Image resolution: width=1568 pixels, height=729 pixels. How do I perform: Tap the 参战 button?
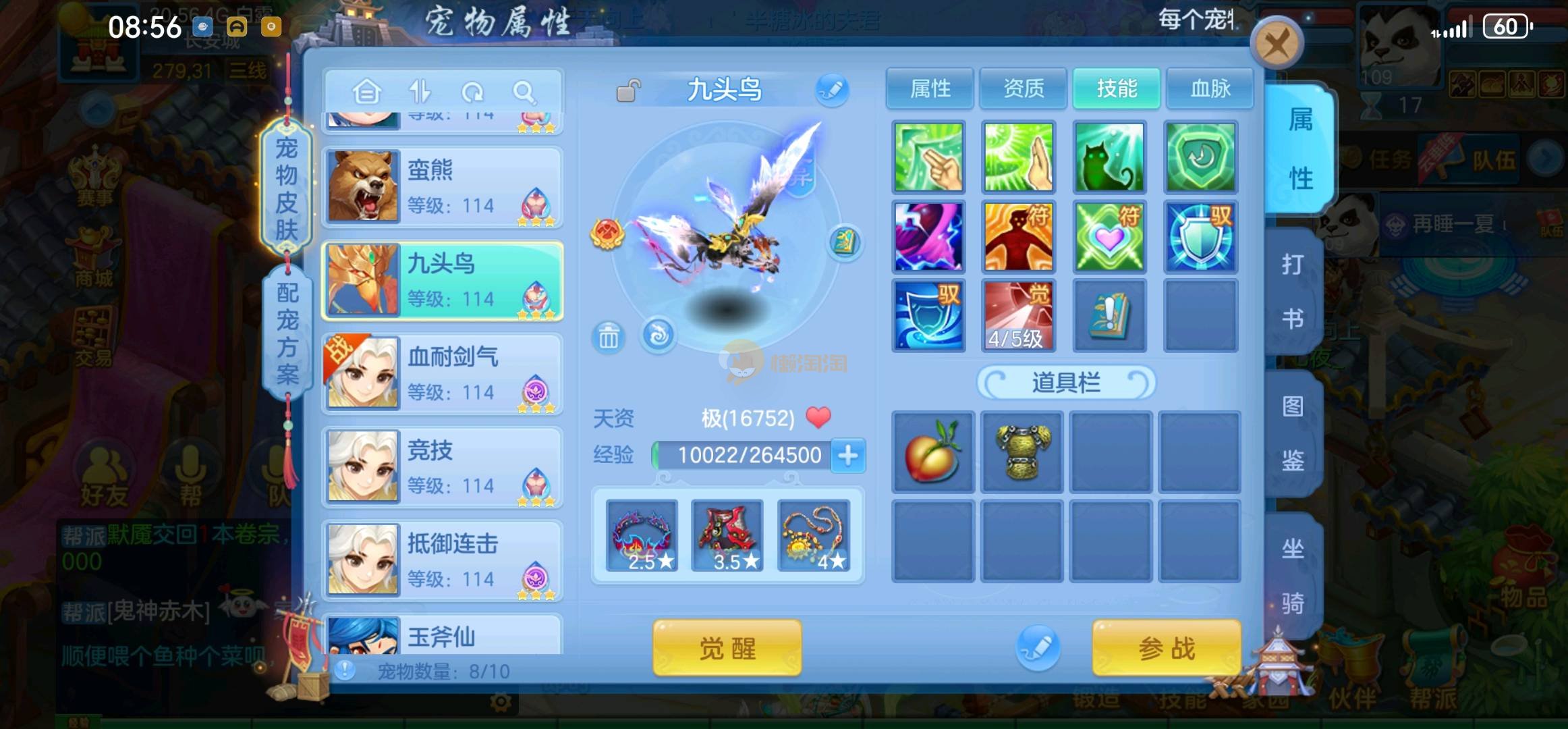click(1166, 648)
